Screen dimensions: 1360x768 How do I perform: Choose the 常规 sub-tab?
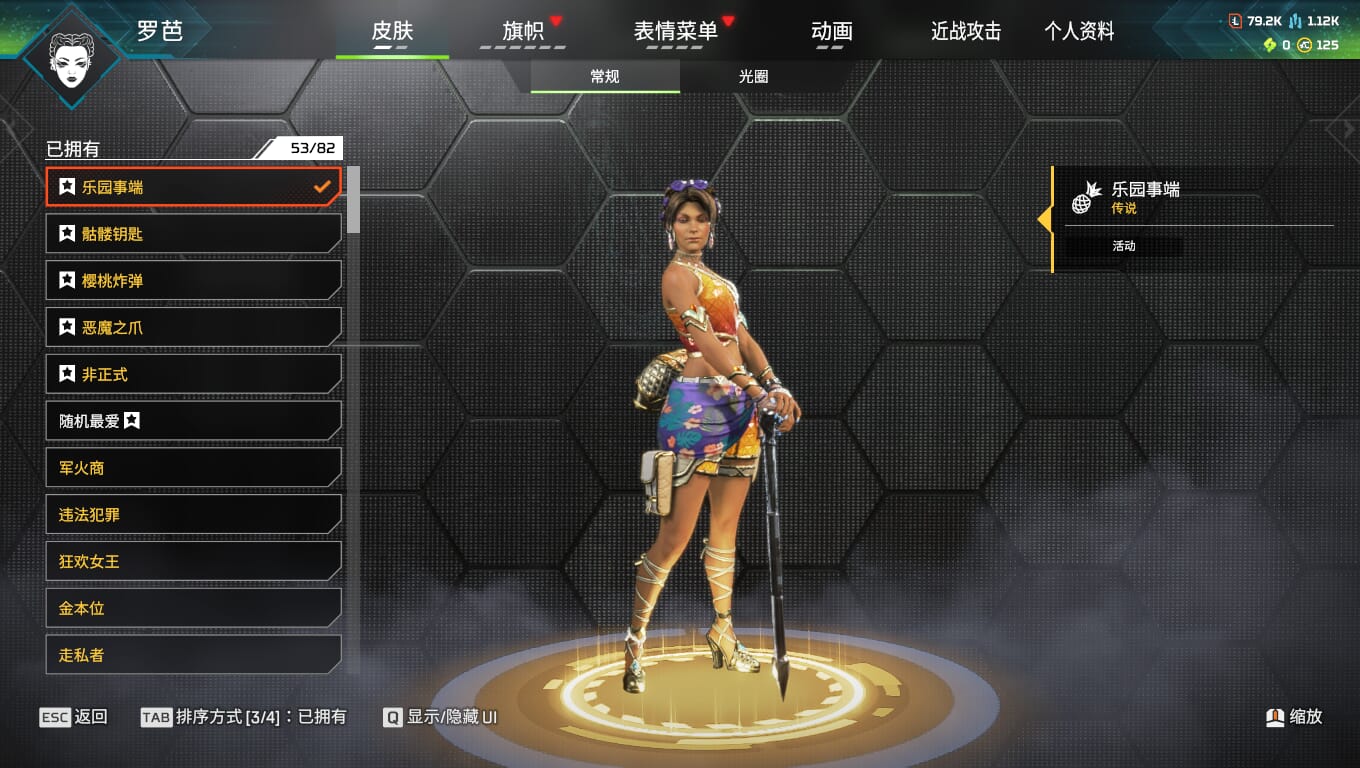click(605, 76)
